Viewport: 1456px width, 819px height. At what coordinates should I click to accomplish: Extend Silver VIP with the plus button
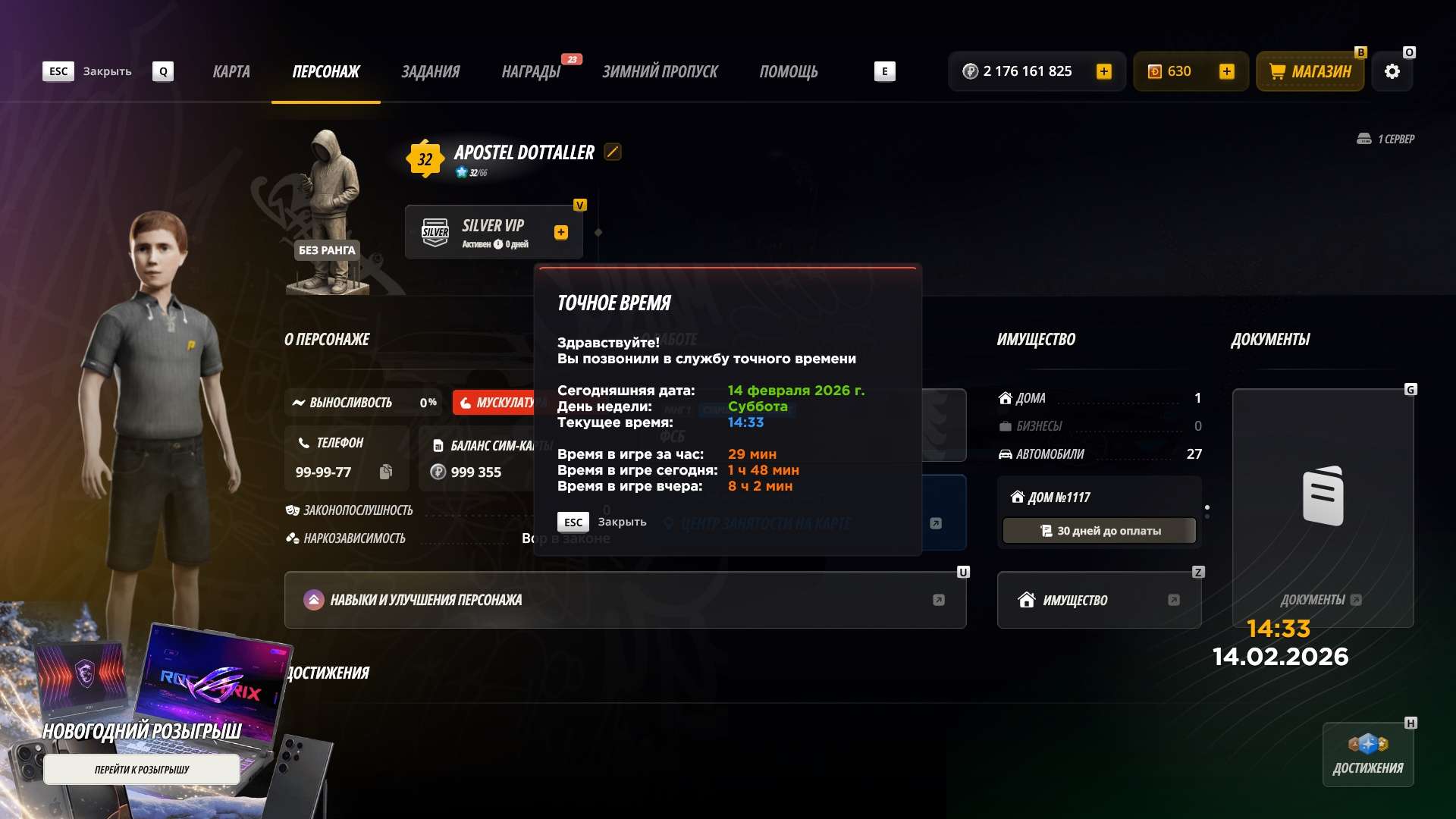click(561, 233)
